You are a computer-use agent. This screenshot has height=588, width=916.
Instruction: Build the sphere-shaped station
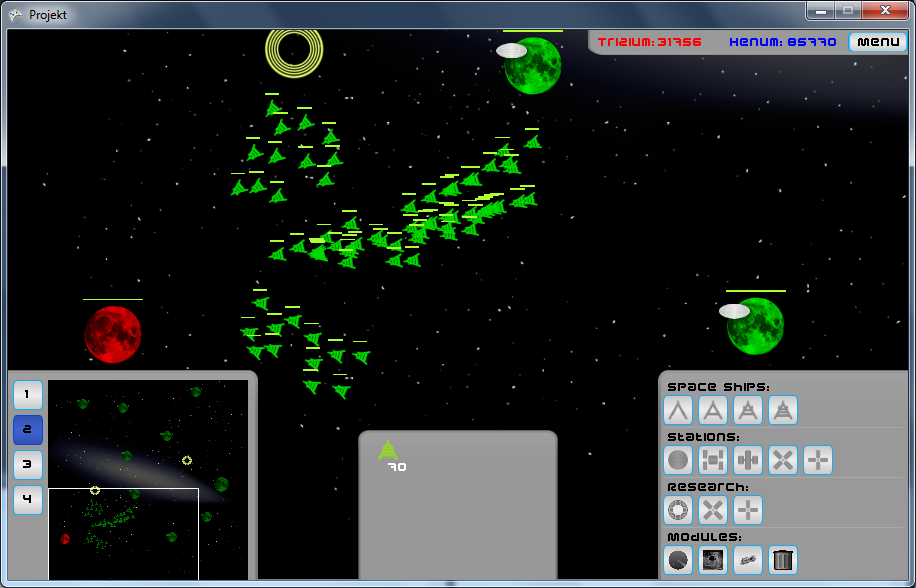coord(679,460)
